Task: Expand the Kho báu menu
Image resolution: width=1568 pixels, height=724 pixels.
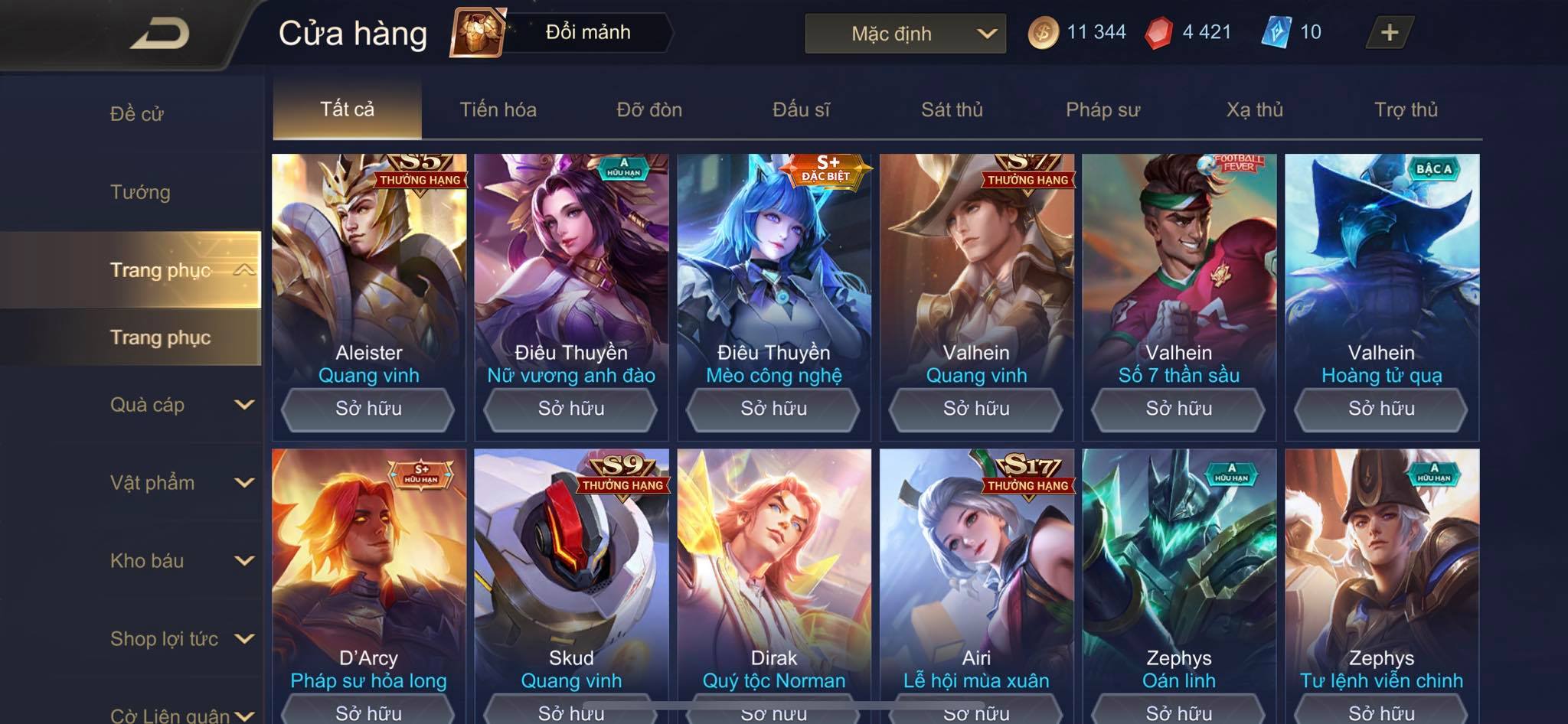Action: 180,561
